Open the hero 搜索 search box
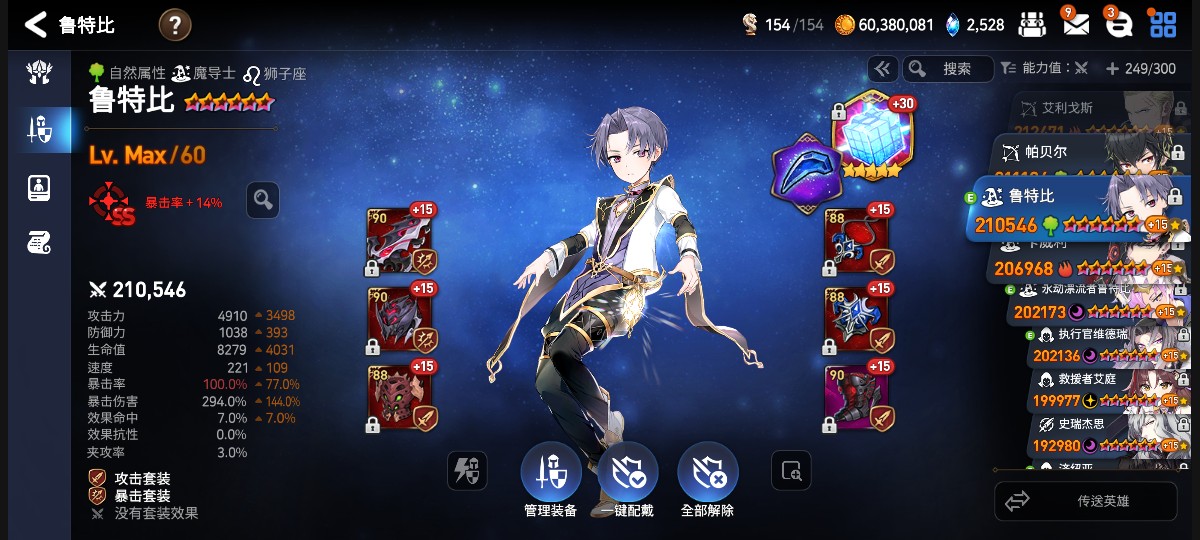The width and height of the screenshot is (1200, 540). tap(947, 69)
